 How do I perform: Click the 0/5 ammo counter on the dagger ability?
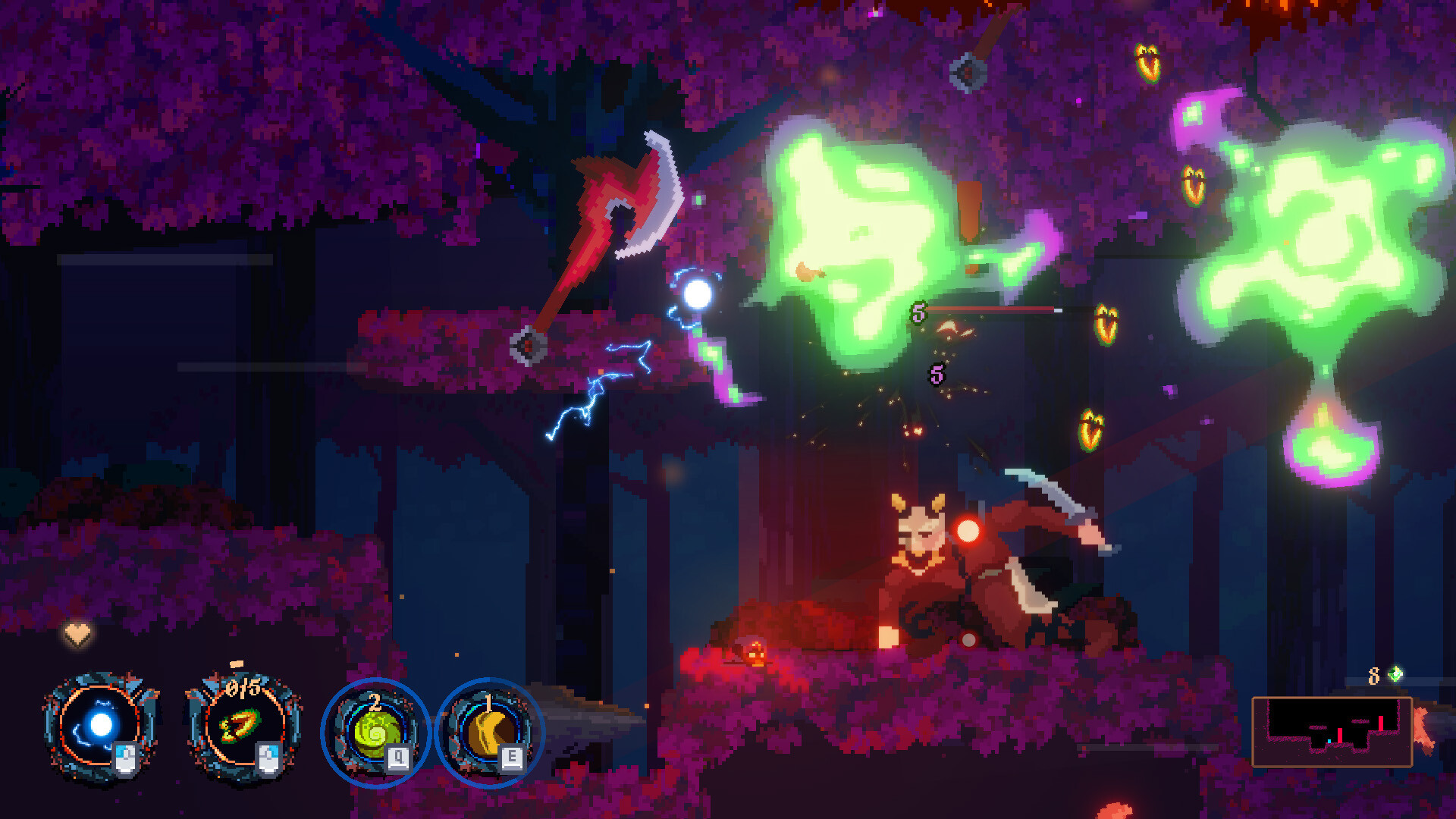pyautogui.click(x=243, y=688)
